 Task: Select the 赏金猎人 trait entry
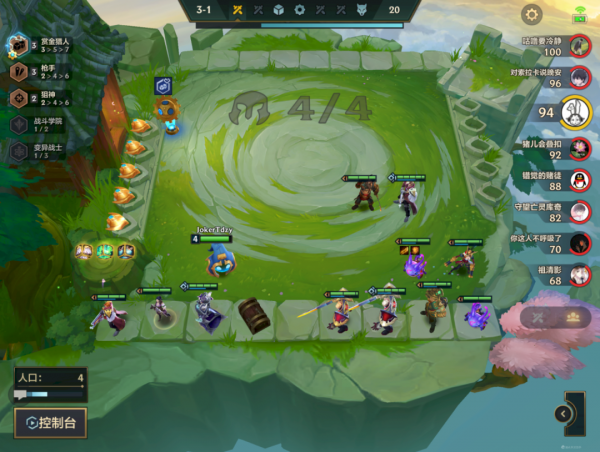pyautogui.click(x=40, y=46)
